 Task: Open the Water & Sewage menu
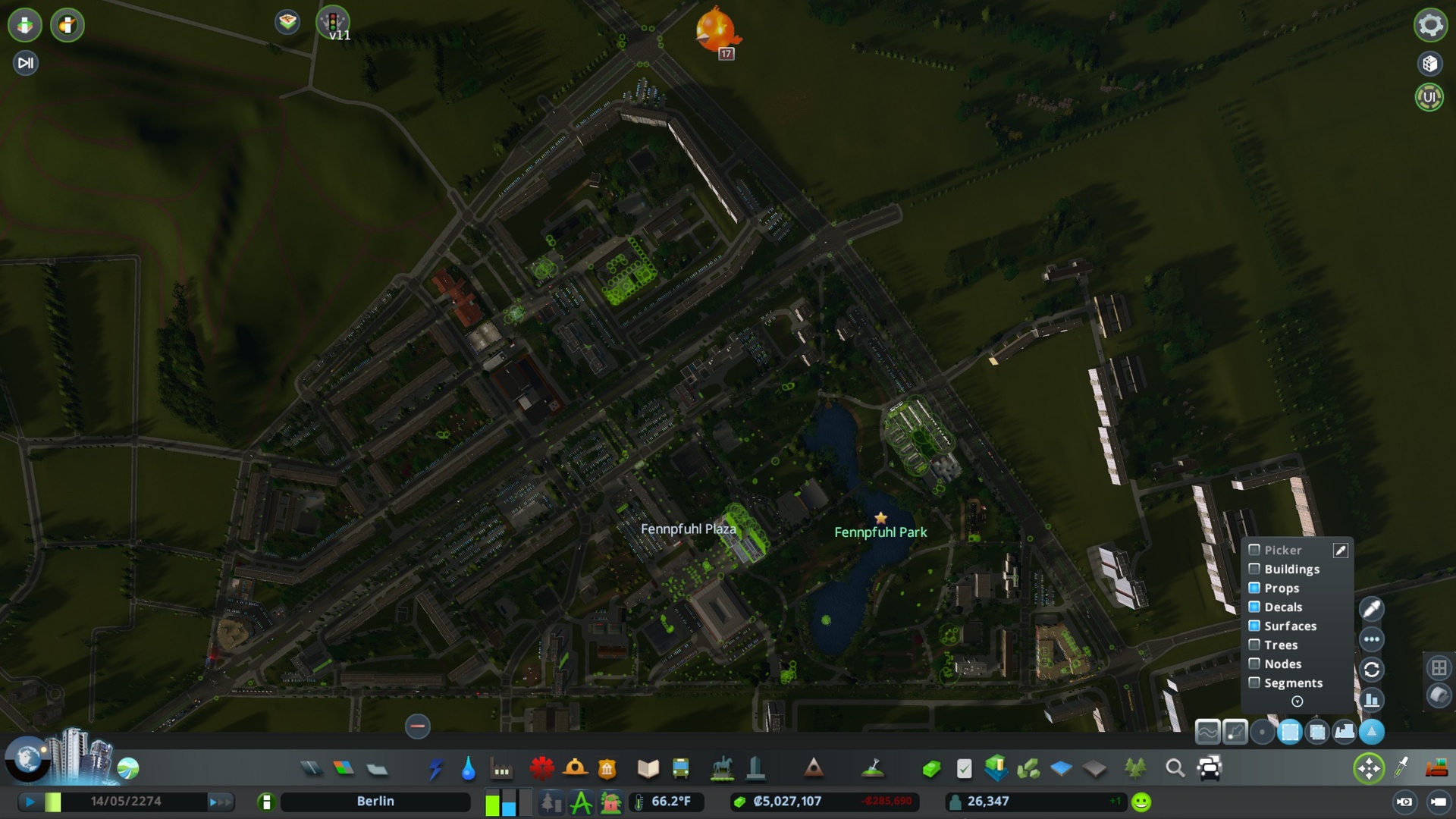467,768
